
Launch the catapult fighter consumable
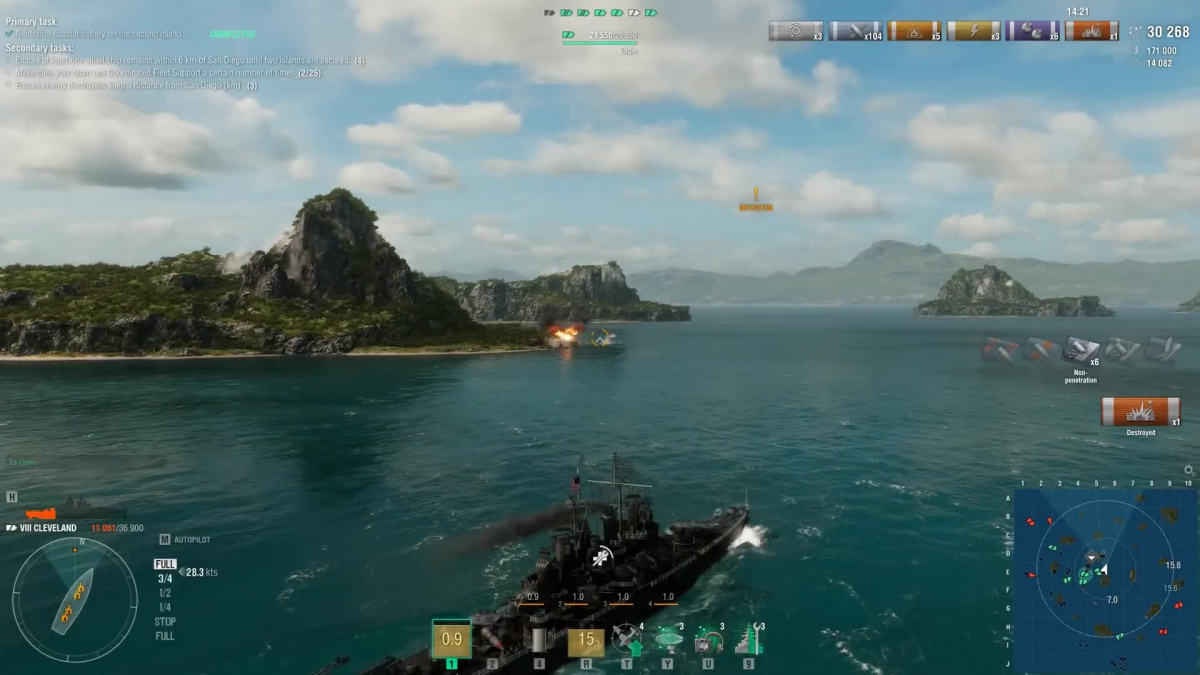(x=627, y=639)
